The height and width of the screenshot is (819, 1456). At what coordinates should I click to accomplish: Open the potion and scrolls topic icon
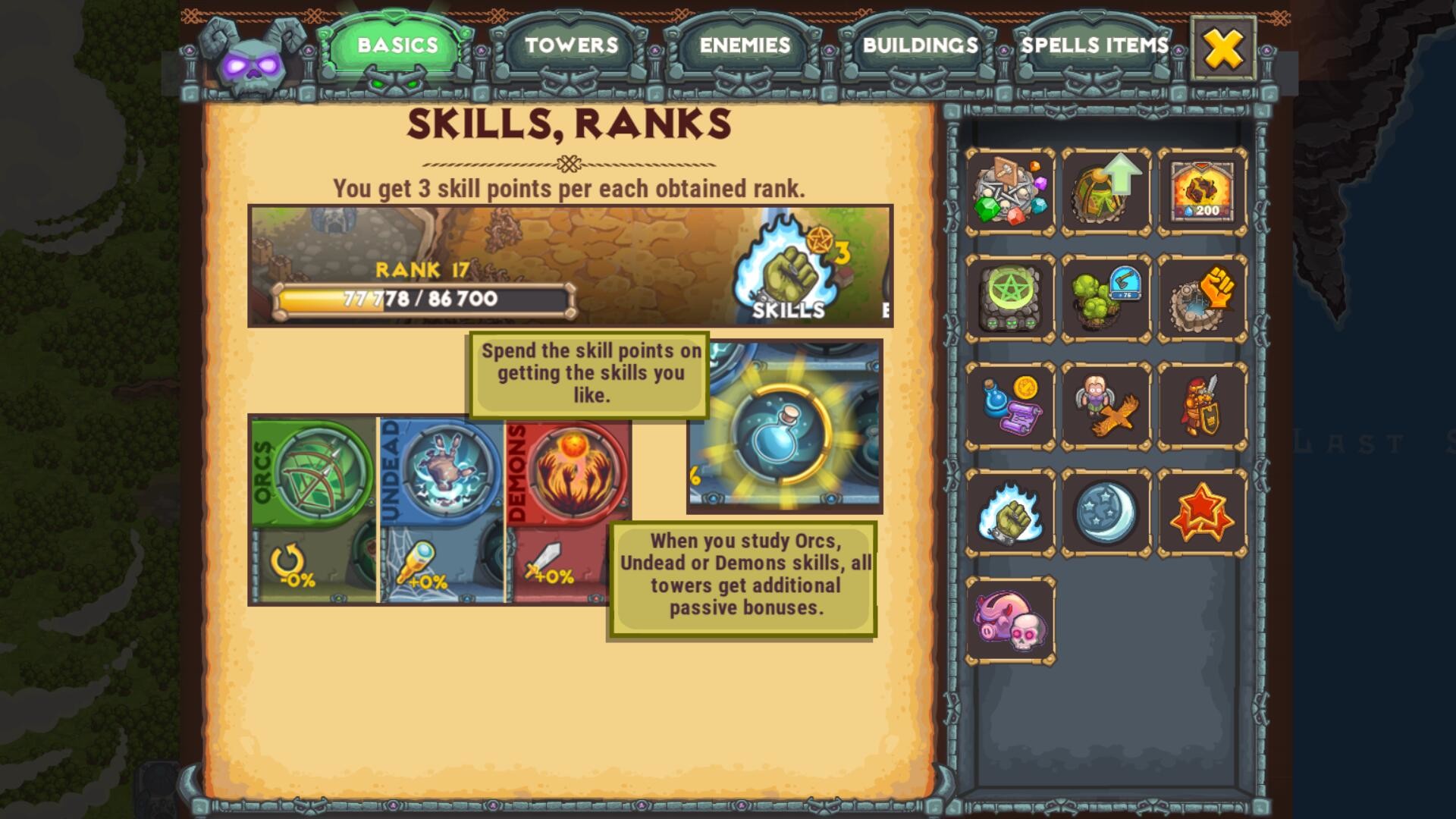tap(1011, 403)
